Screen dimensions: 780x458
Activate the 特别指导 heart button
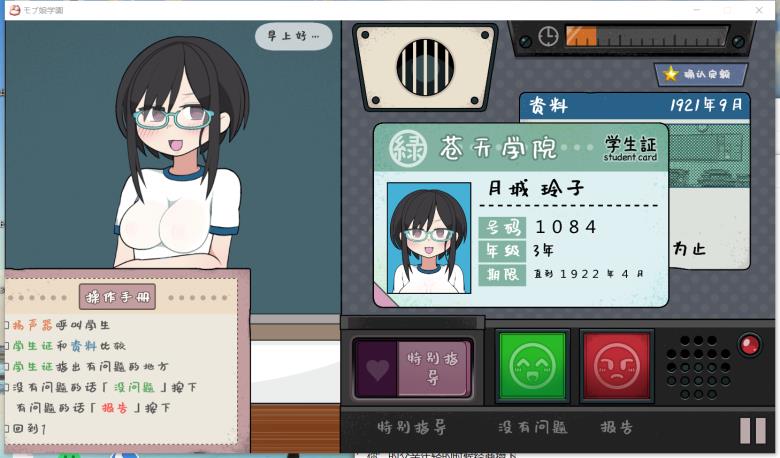(413, 368)
